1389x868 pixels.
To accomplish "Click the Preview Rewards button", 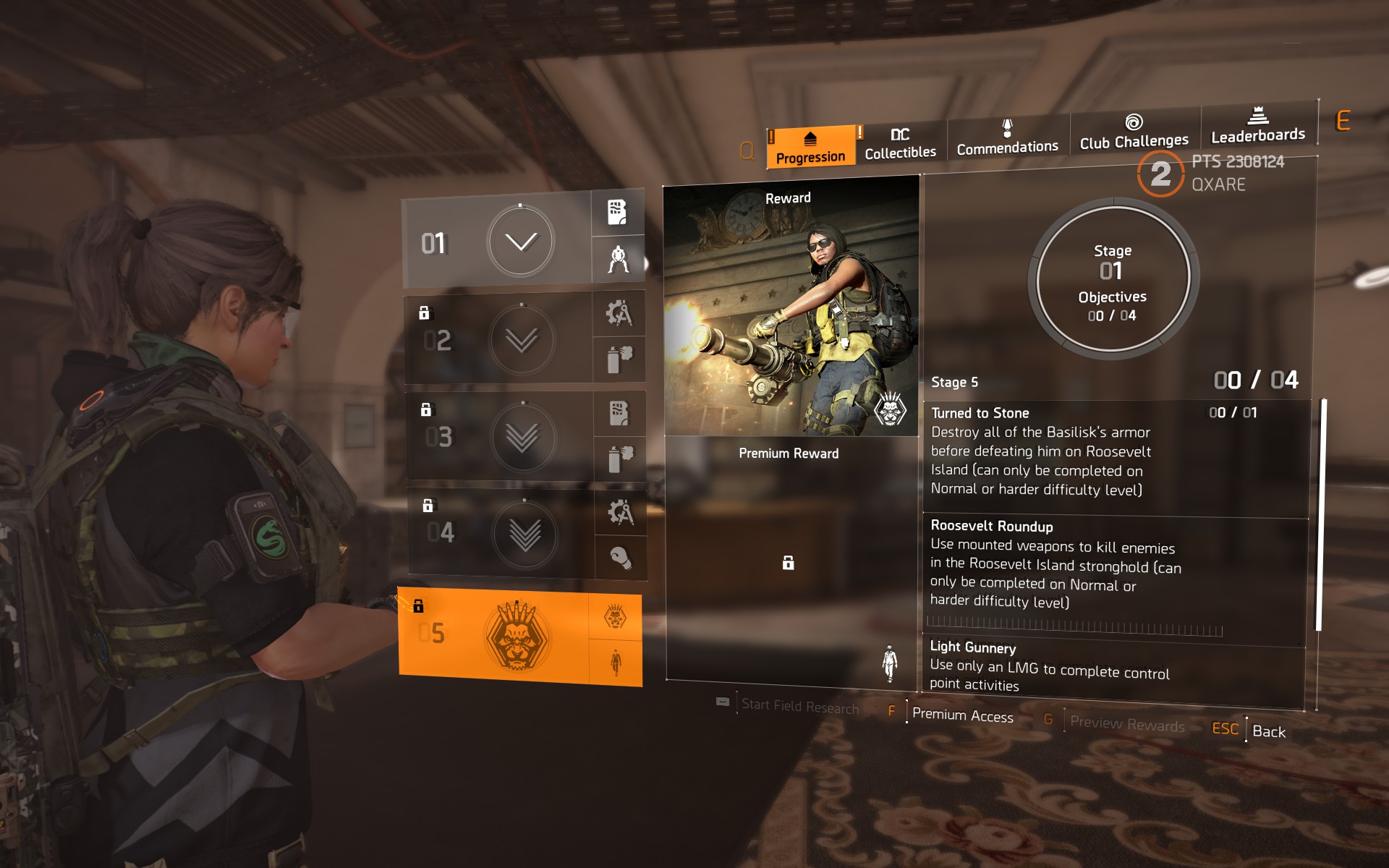I will click(1126, 723).
